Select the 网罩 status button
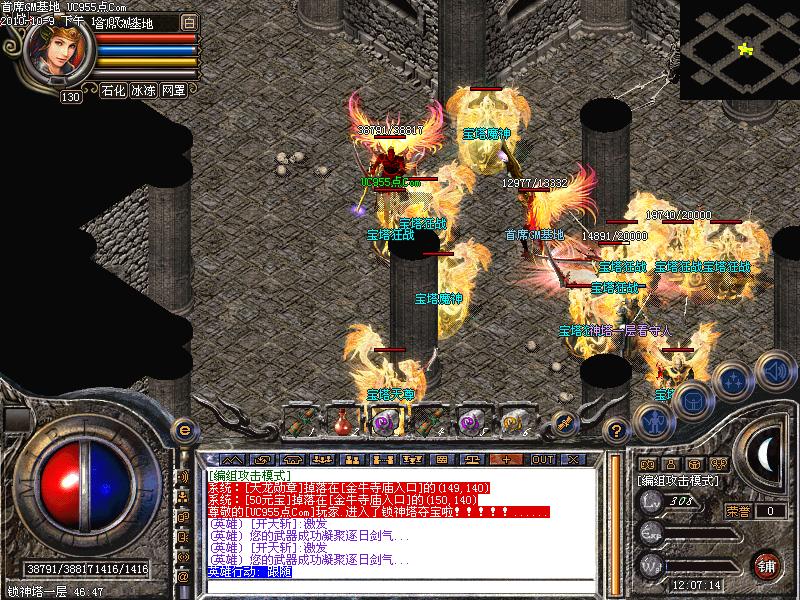Viewport: 800px width, 600px height. tap(174, 90)
